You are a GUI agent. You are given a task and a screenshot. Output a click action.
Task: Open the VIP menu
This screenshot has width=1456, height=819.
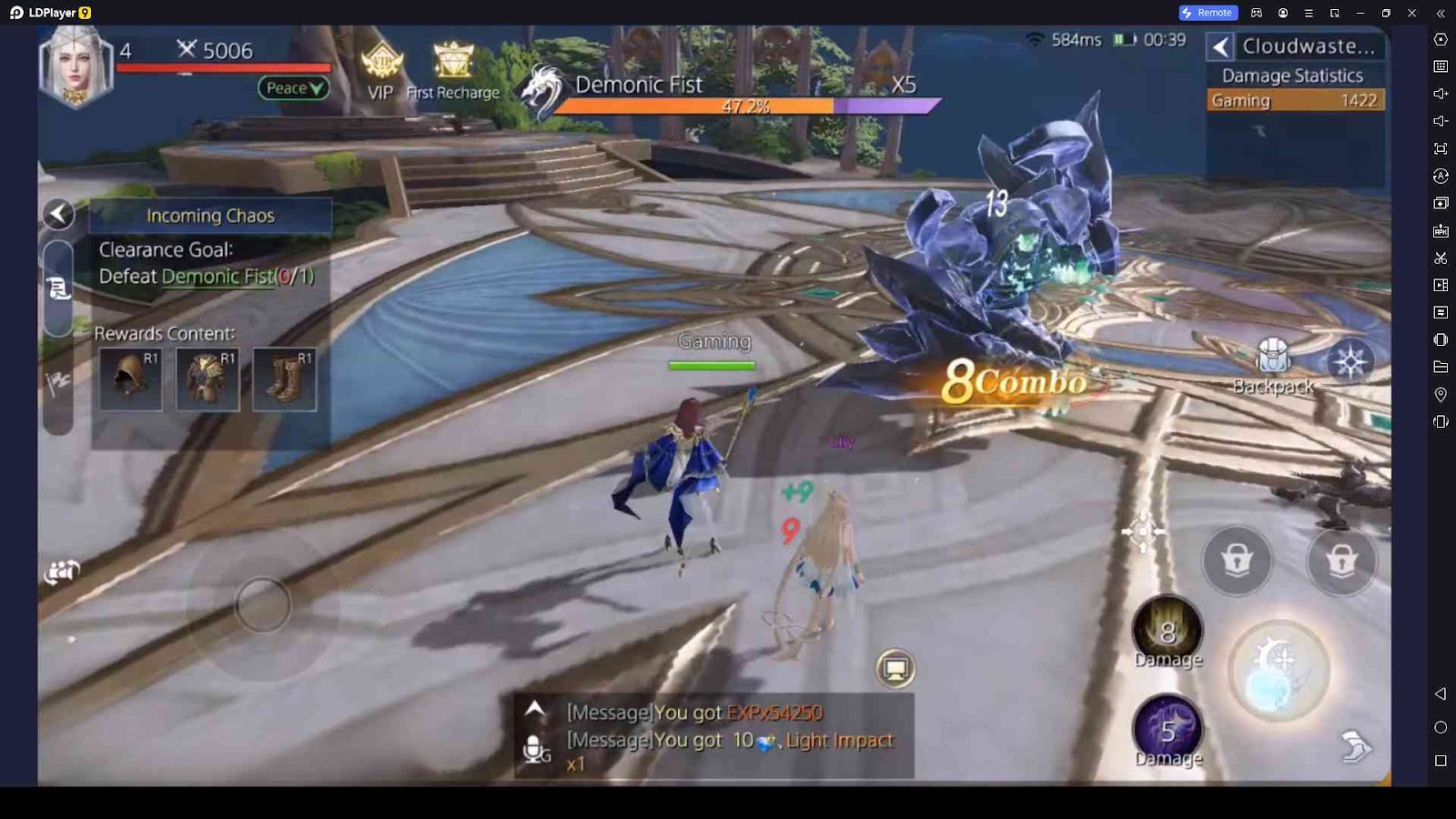(381, 73)
